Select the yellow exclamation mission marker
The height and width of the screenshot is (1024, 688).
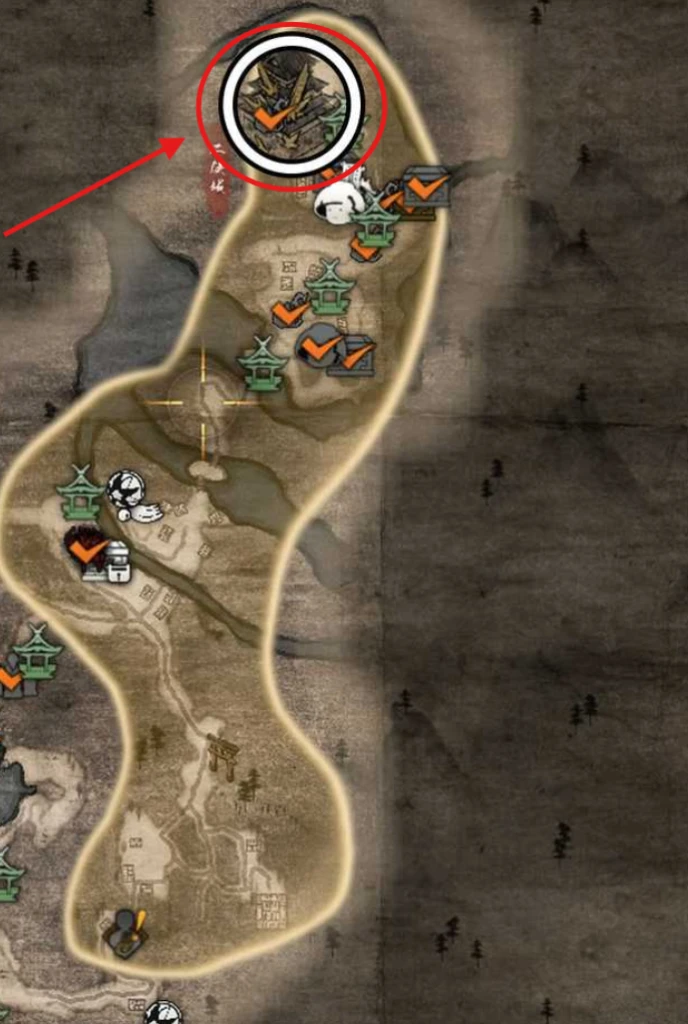[x=128, y=932]
